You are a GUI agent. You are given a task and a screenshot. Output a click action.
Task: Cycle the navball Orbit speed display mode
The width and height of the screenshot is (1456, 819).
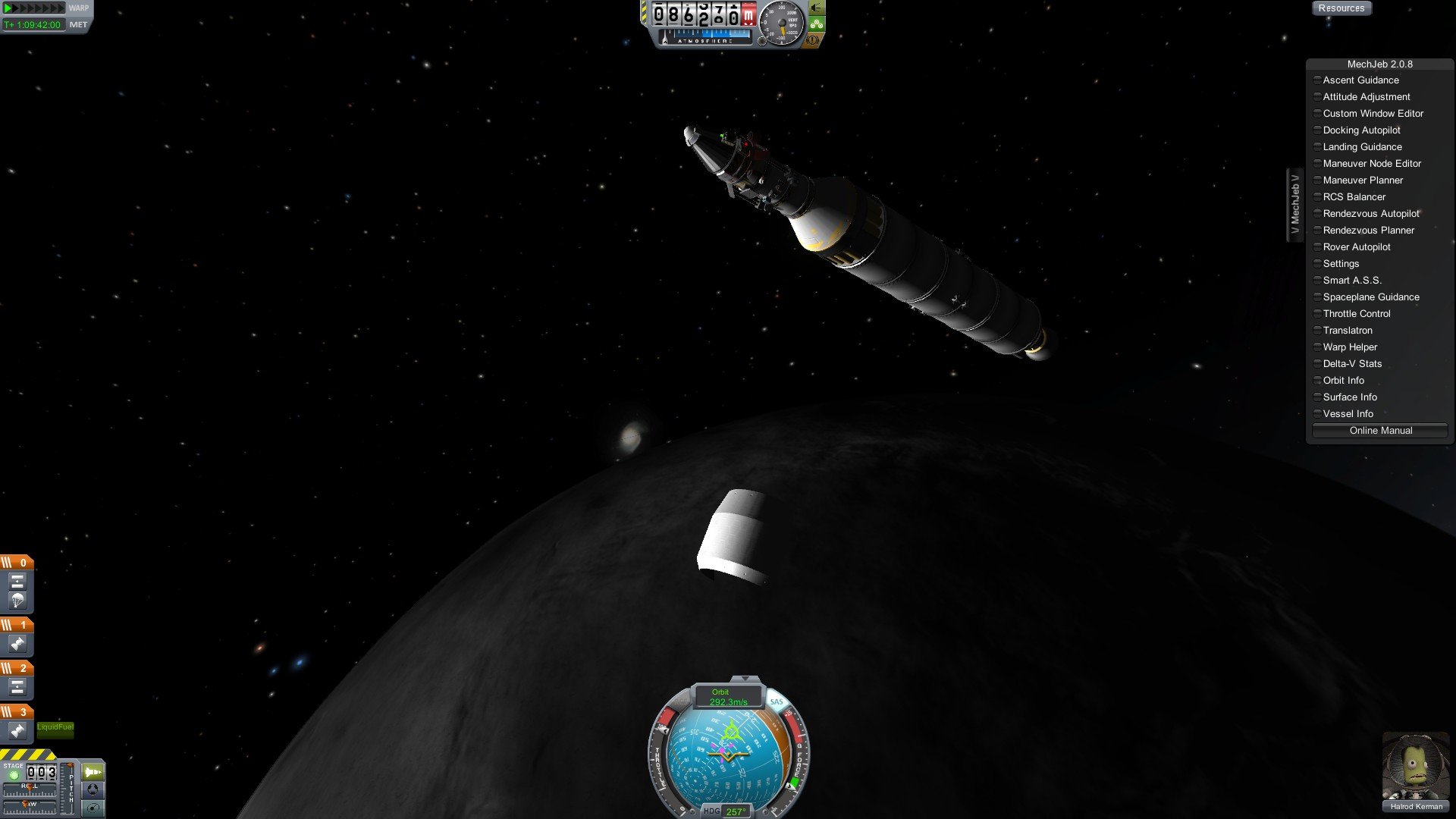pyautogui.click(x=727, y=697)
